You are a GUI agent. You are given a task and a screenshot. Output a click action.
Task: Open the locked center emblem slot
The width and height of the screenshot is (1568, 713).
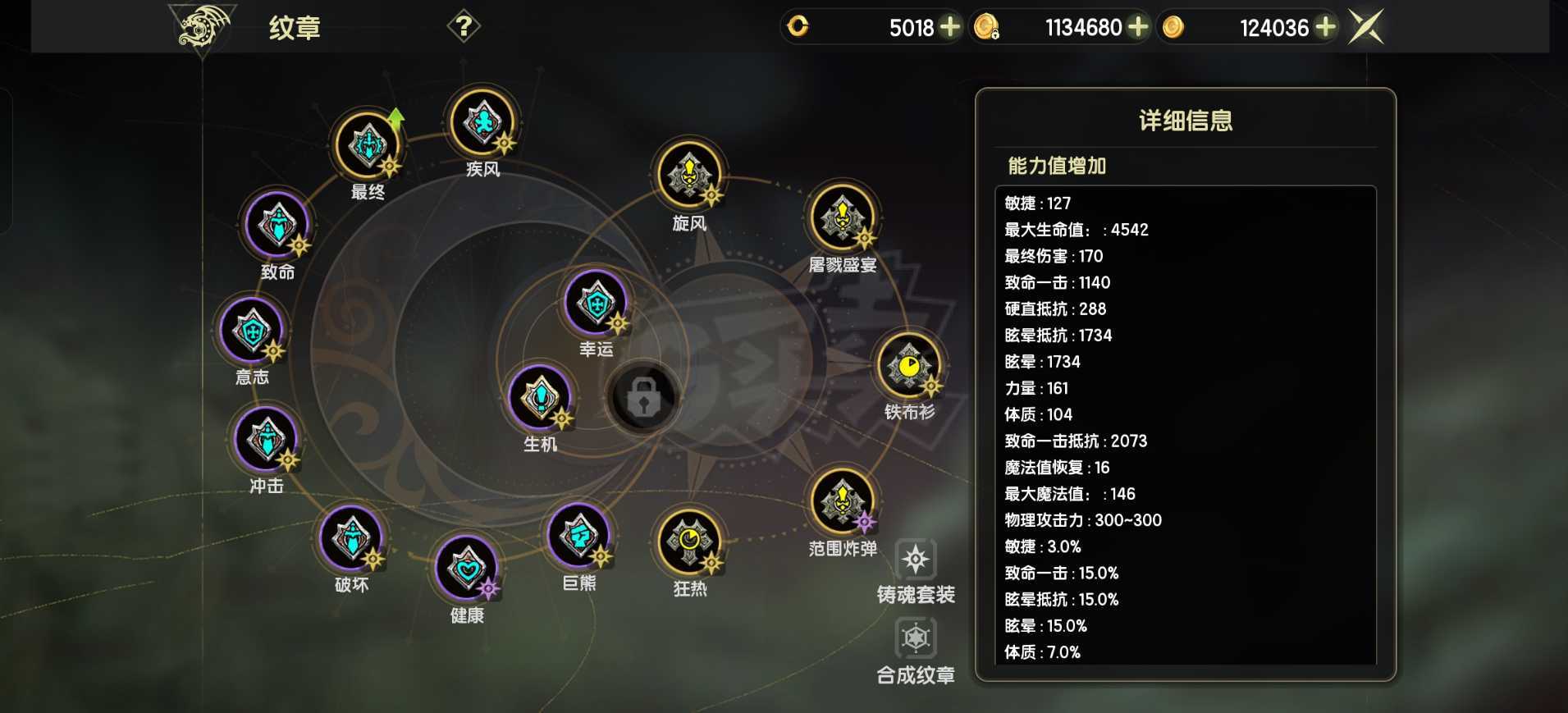[646, 400]
